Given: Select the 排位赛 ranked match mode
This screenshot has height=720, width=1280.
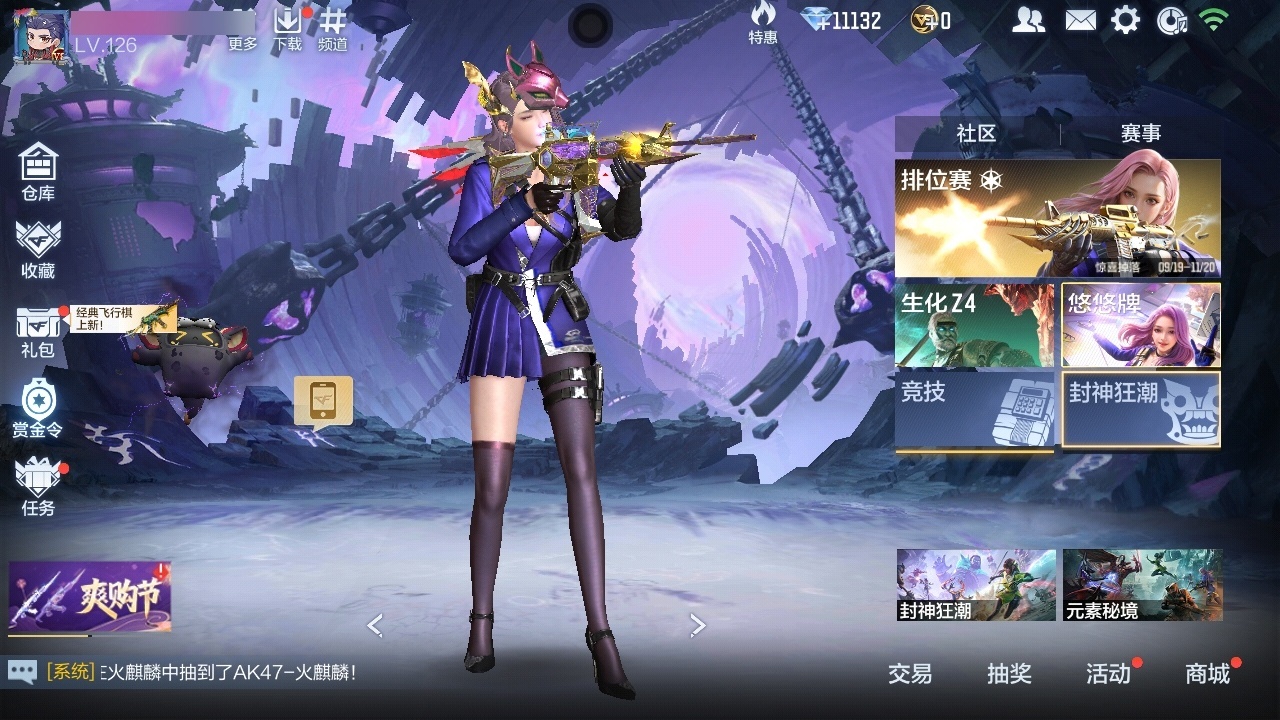Looking at the screenshot, I should click(1057, 218).
